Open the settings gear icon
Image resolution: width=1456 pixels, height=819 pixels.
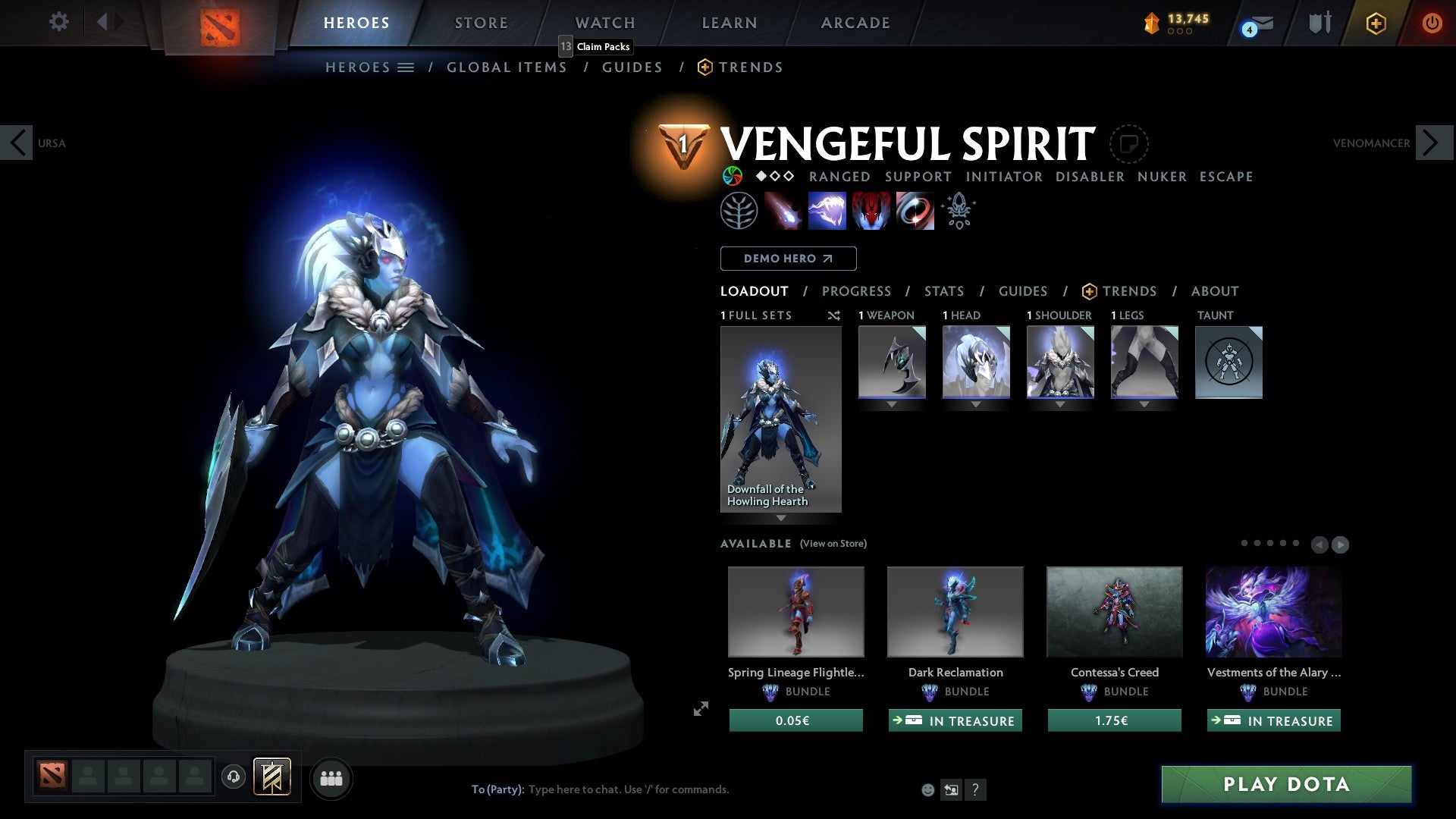58,22
